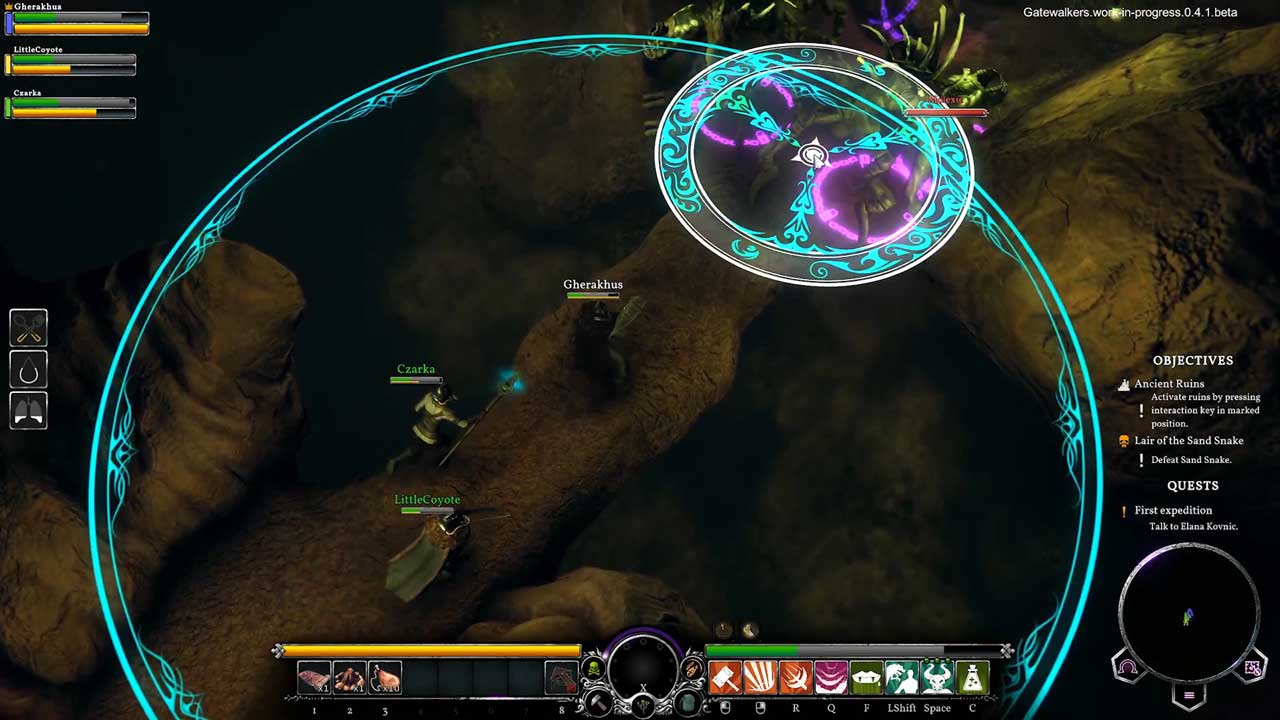The width and height of the screenshot is (1280, 720).
Task: Use the horned bull Space ability
Action: [937, 678]
